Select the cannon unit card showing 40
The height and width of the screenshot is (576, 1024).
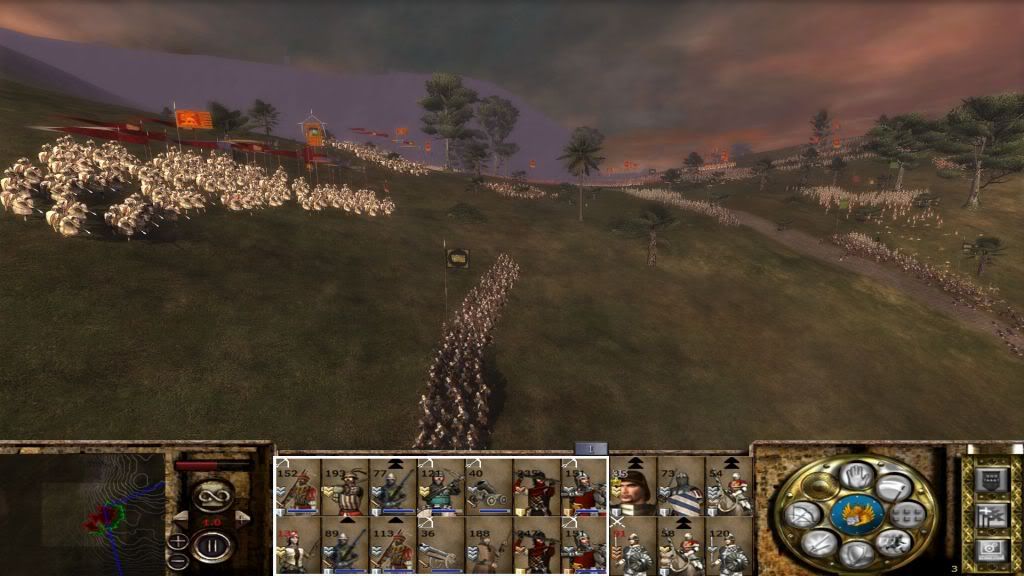pos(488,487)
